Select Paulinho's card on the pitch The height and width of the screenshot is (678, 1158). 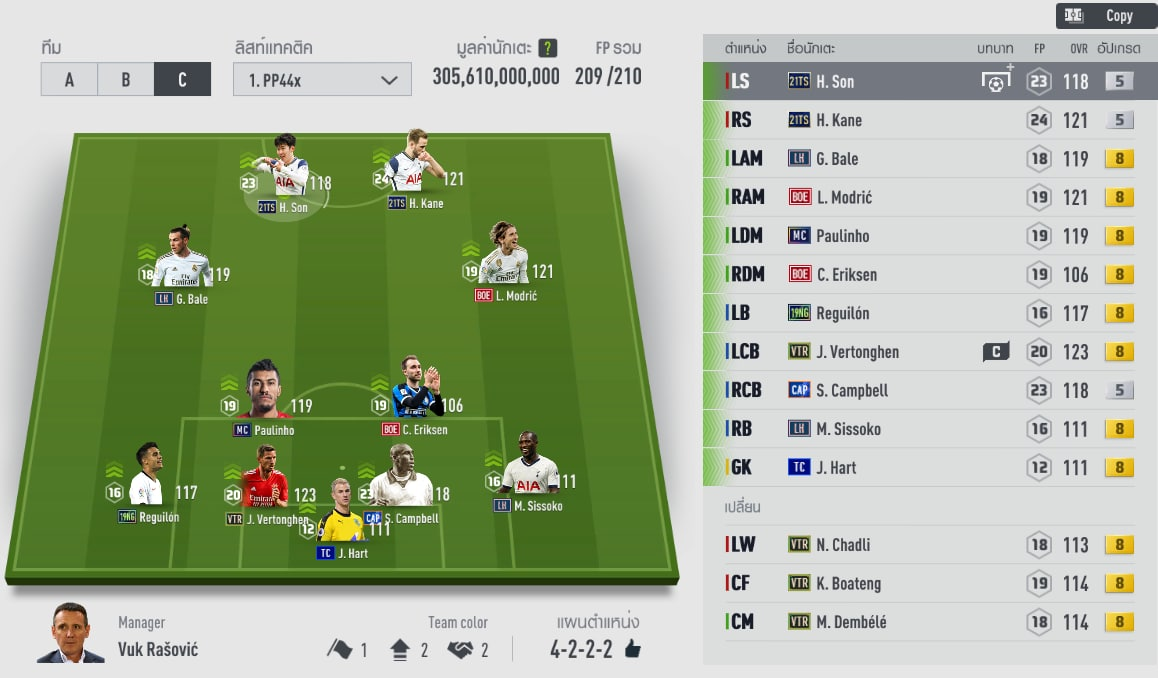[264, 392]
